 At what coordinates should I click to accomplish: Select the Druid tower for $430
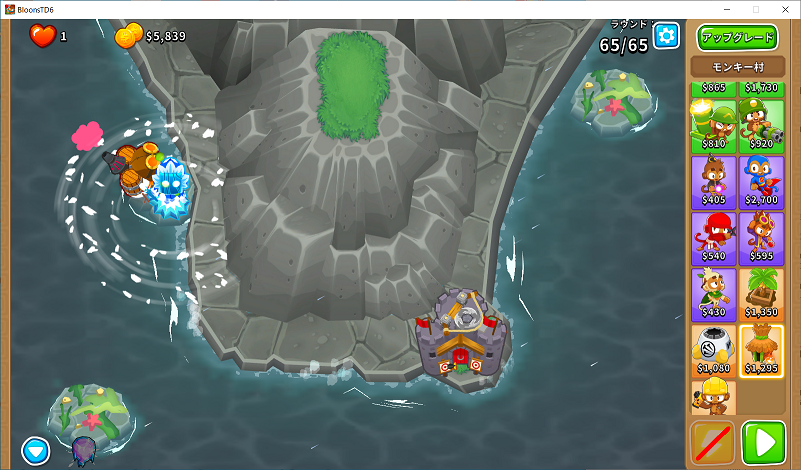pyautogui.click(x=713, y=294)
